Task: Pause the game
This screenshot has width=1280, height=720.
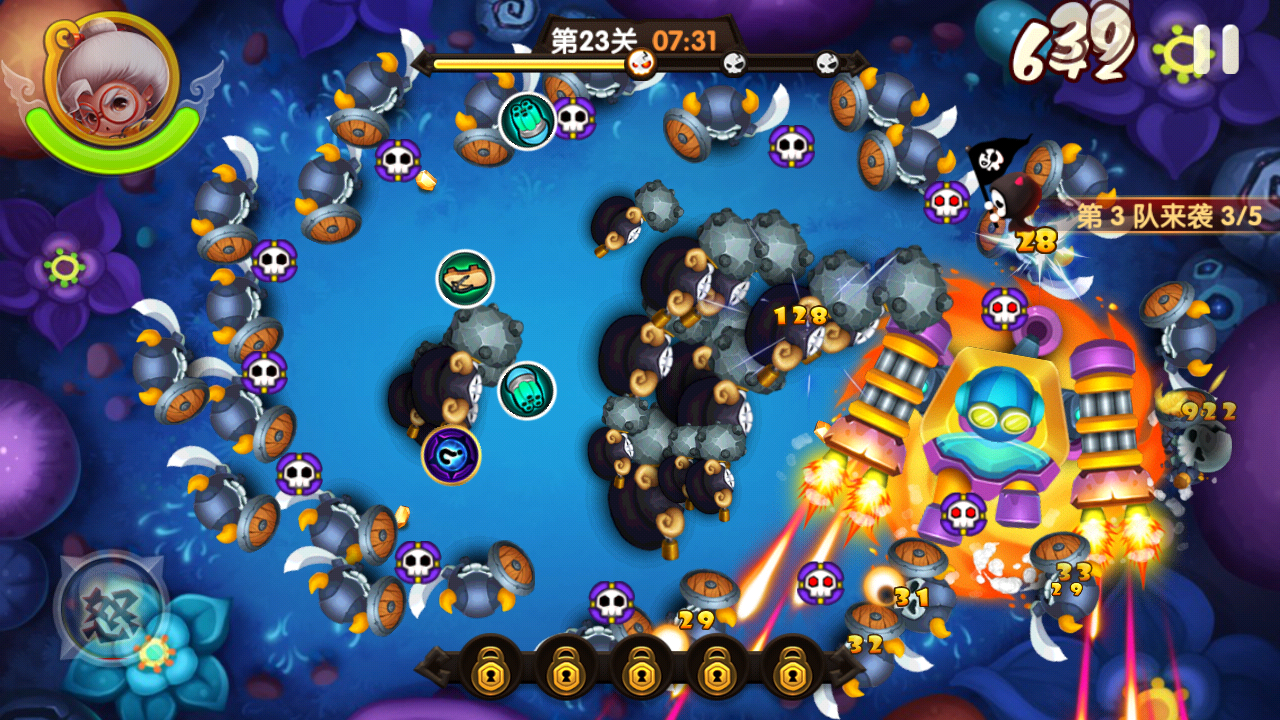Action: point(1216,50)
